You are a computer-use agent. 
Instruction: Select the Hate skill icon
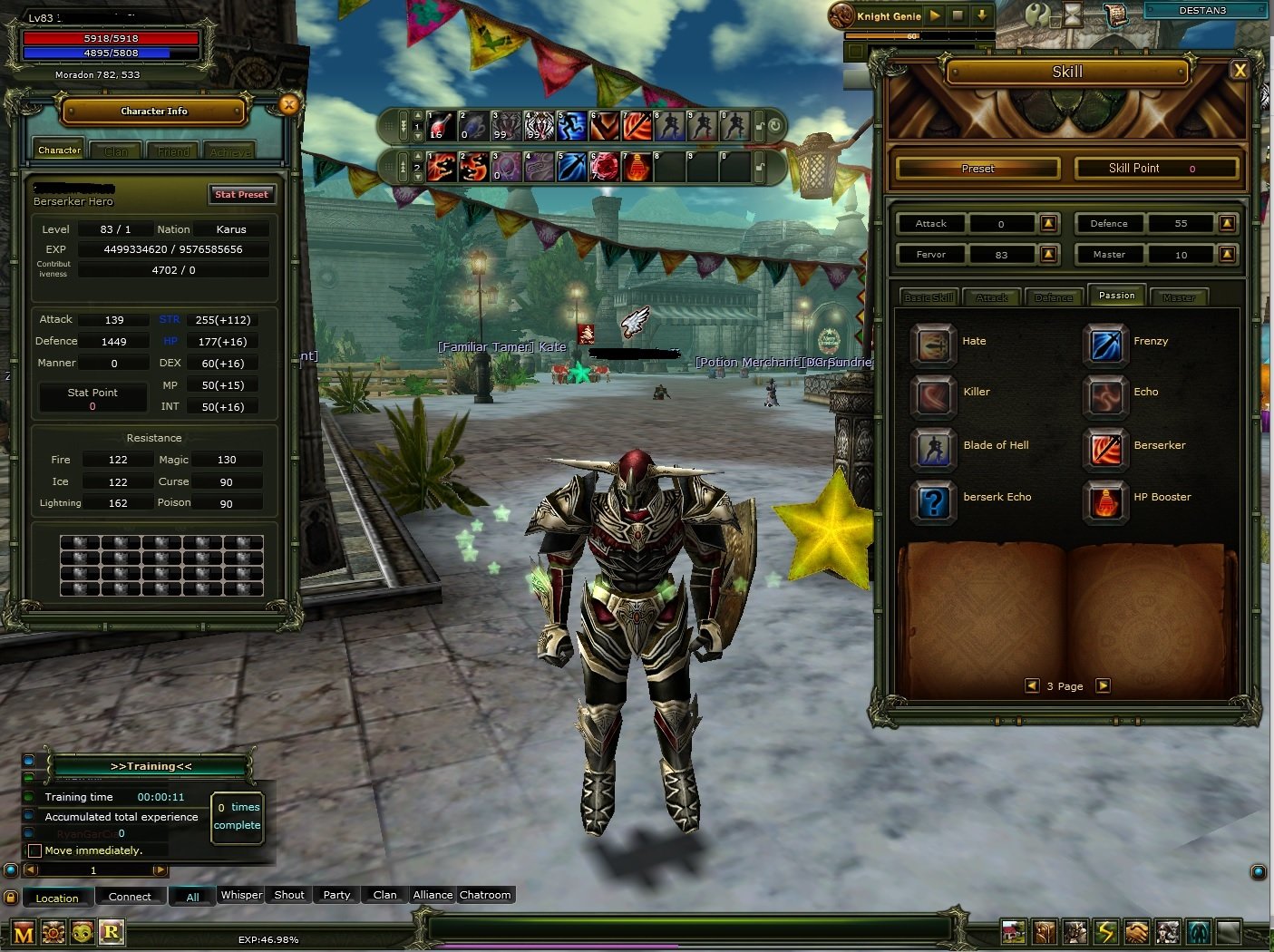933,345
